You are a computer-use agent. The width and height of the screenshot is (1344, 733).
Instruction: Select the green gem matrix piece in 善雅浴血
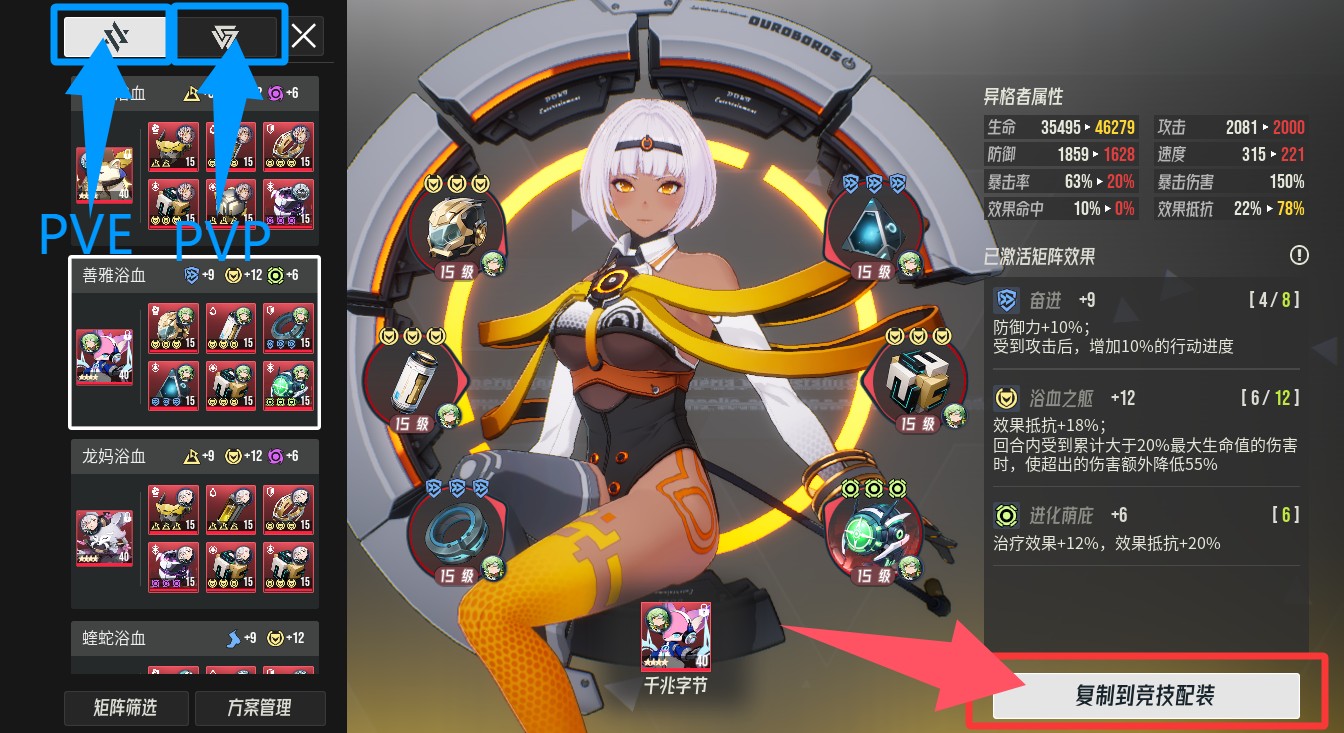(289, 385)
